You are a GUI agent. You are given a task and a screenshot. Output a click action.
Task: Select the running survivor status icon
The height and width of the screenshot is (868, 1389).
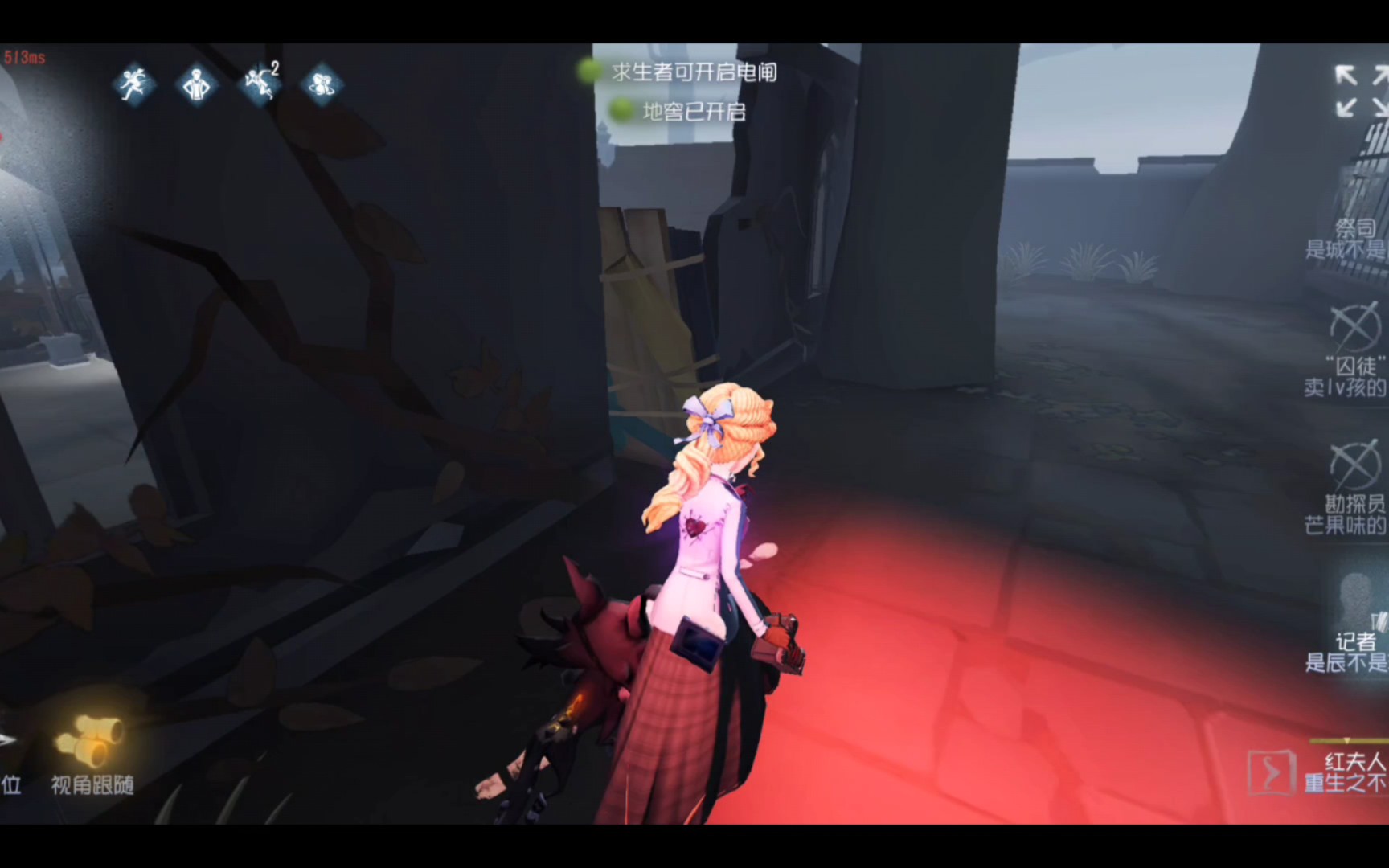tap(137, 85)
